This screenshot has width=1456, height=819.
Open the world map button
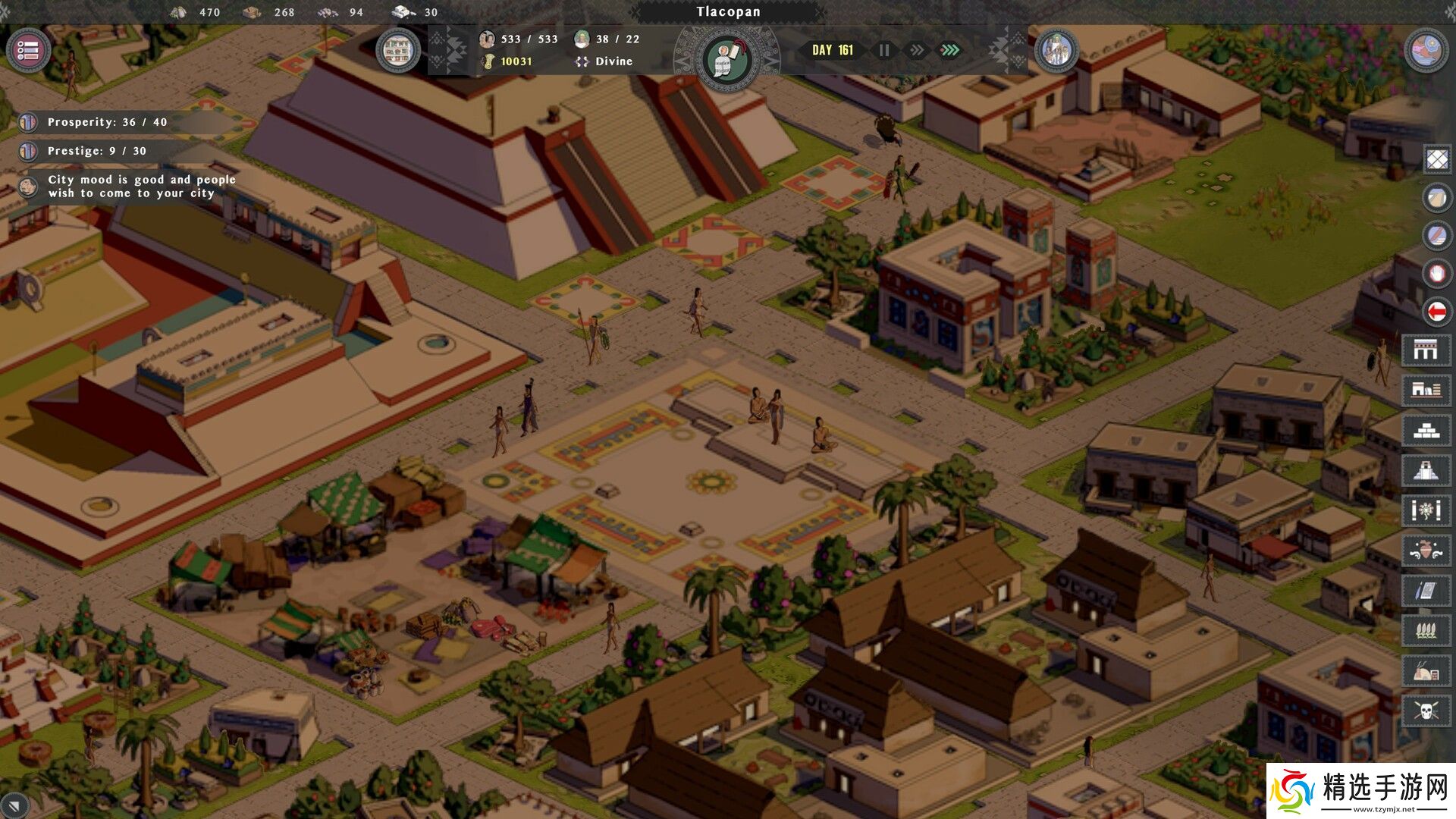1426,51
